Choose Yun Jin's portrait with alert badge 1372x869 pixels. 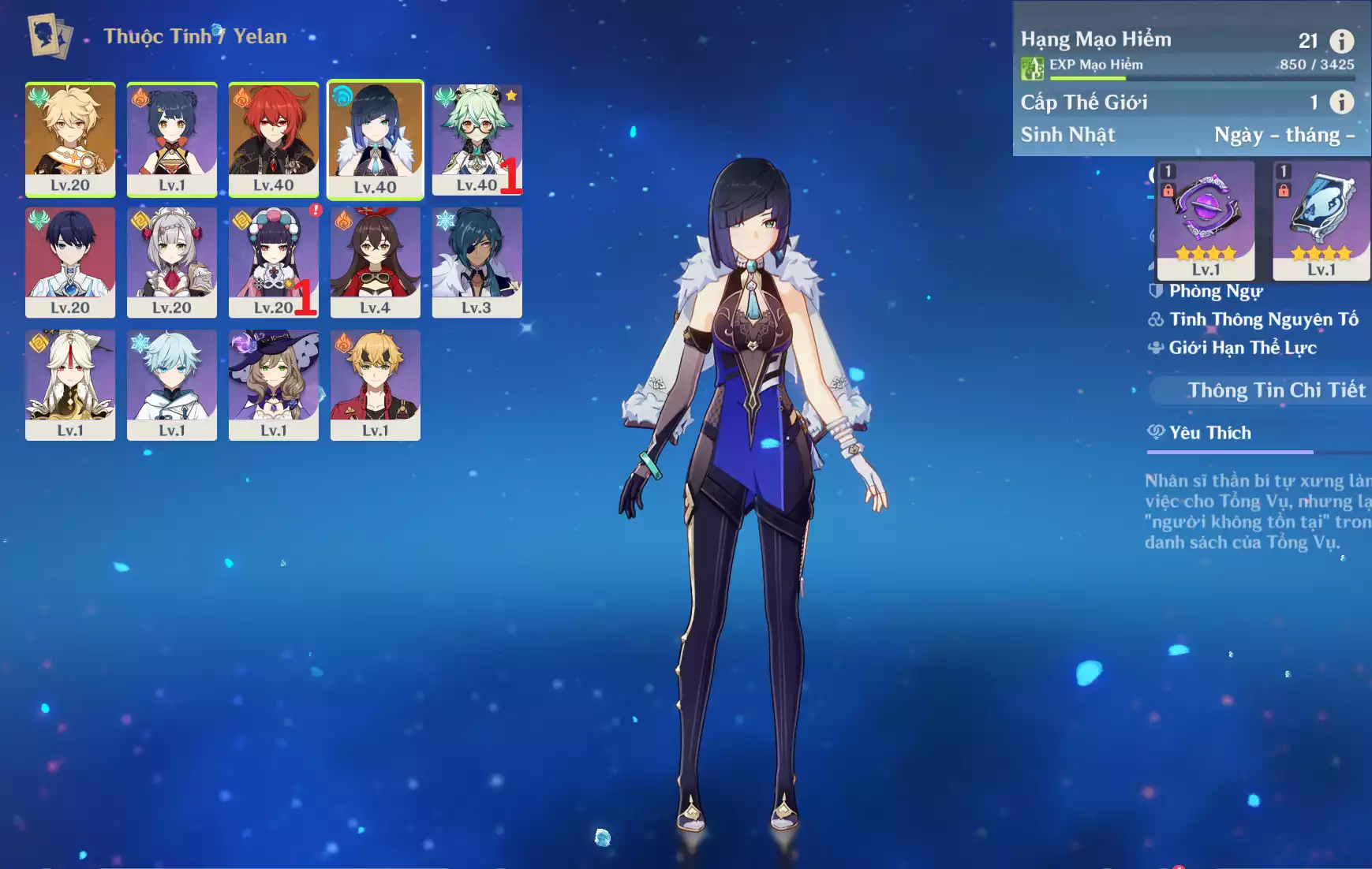(x=274, y=262)
